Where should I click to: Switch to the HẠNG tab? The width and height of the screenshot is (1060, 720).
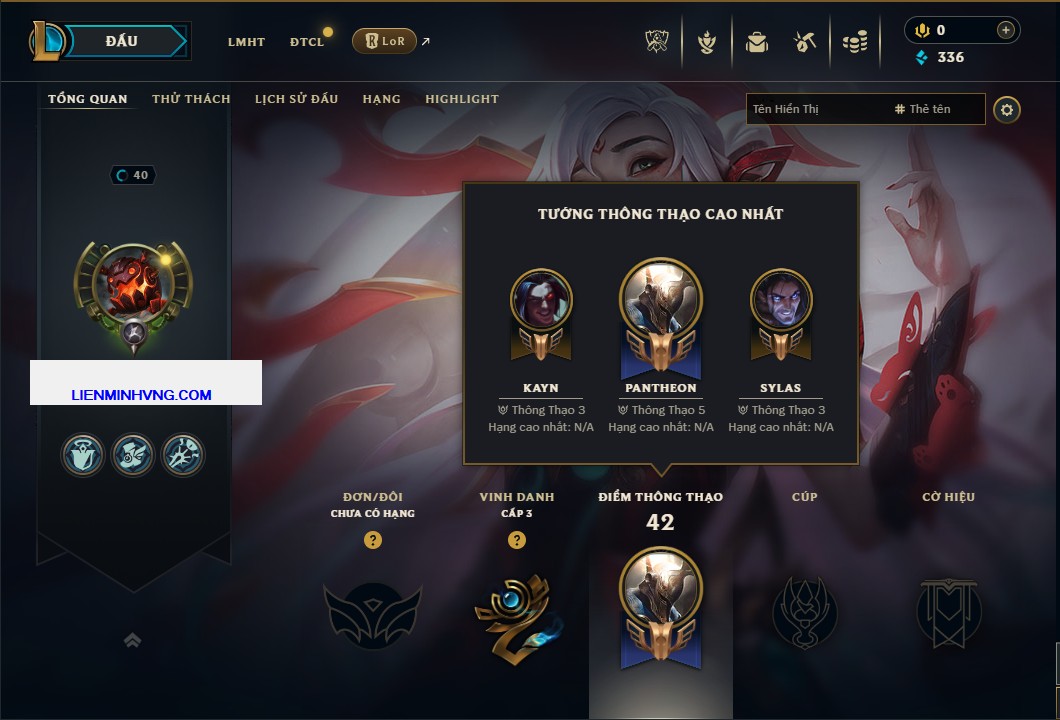(381, 99)
